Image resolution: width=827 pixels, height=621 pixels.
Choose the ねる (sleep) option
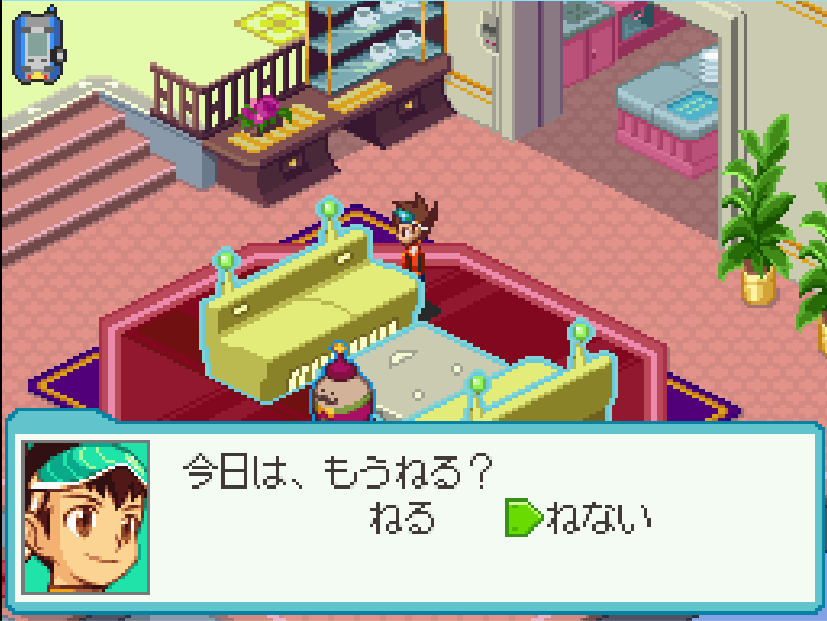point(403,518)
